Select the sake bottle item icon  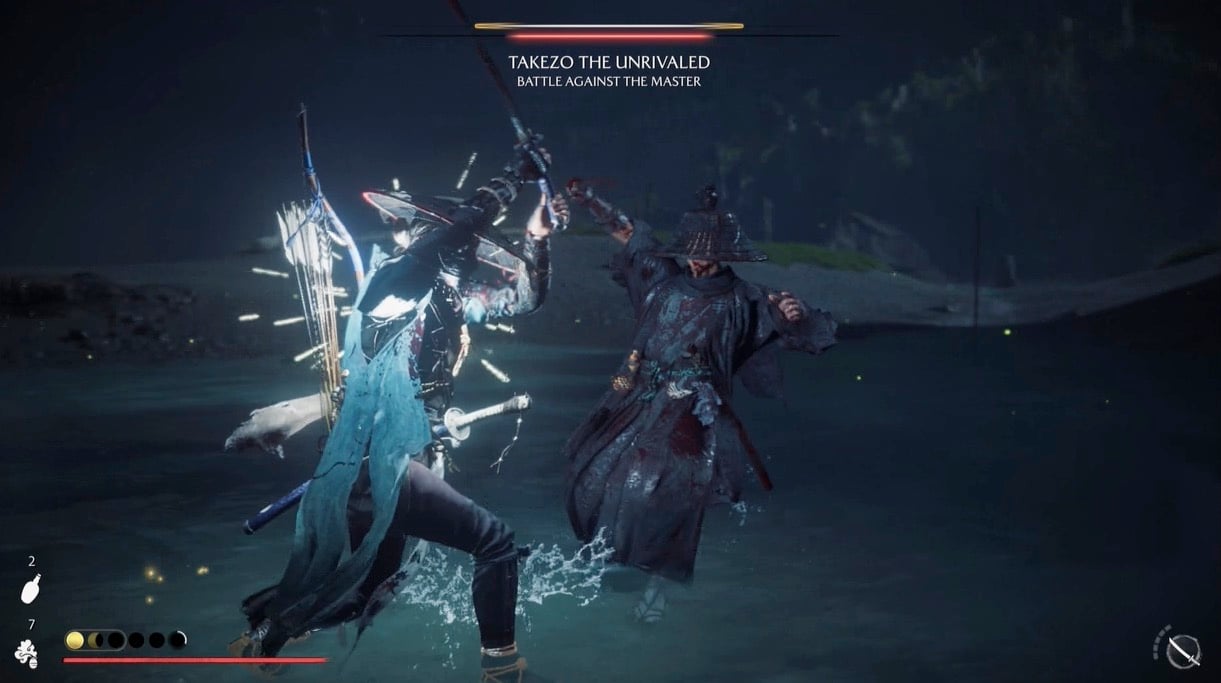pos(30,590)
